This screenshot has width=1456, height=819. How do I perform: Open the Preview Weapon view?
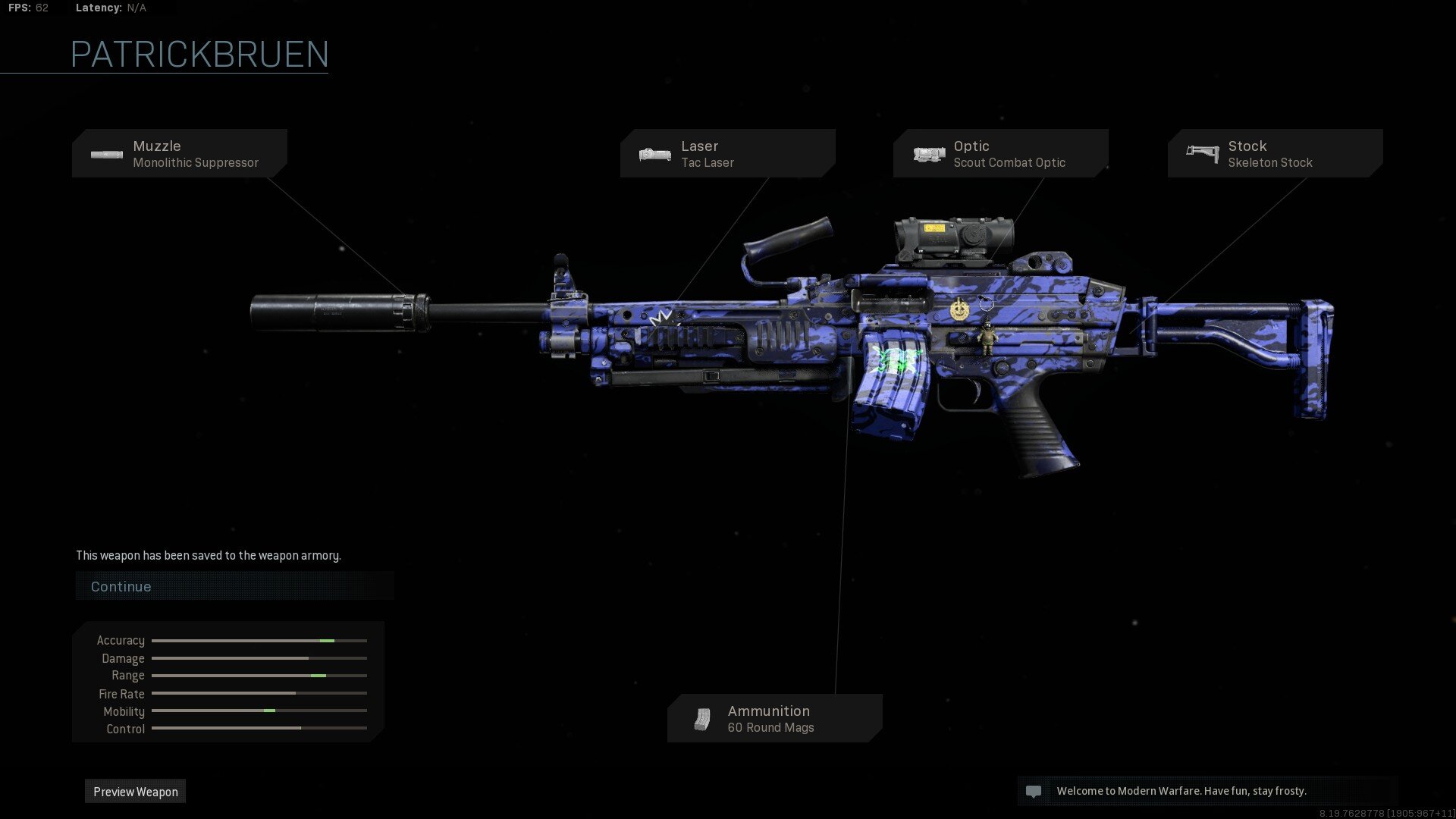(x=136, y=792)
